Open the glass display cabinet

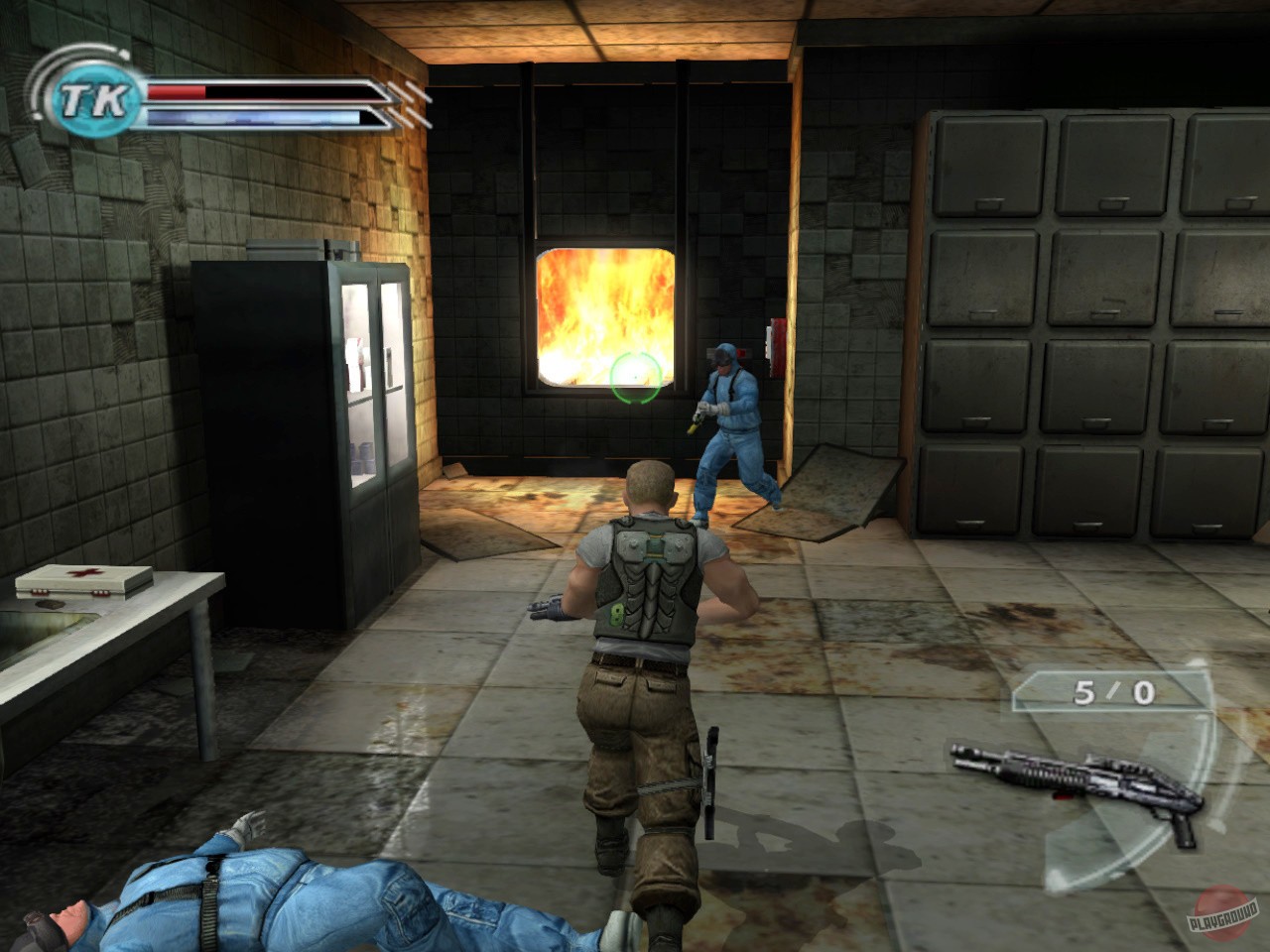(x=372, y=377)
